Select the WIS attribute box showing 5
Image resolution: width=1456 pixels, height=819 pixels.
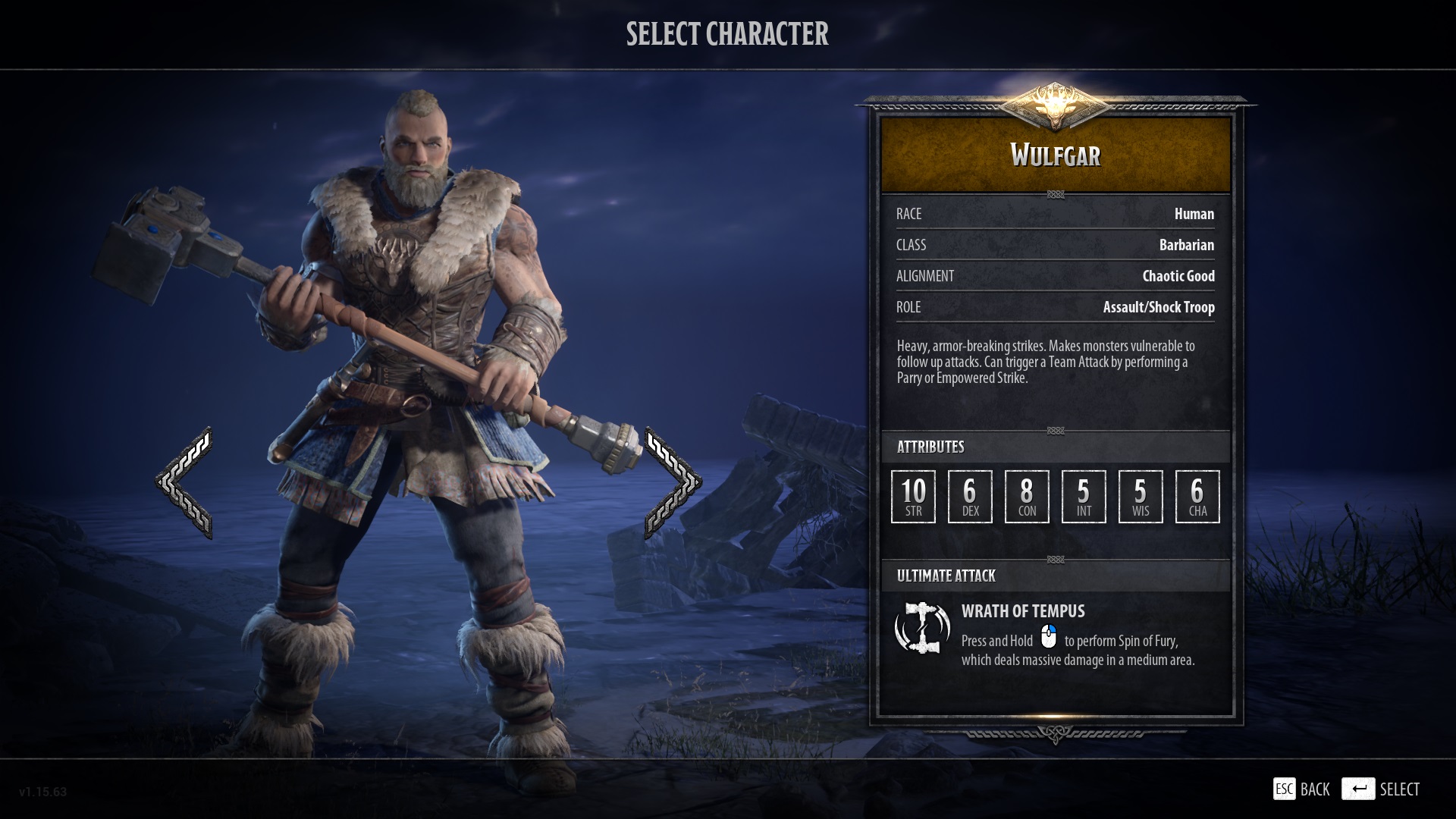click(1141, 497)
